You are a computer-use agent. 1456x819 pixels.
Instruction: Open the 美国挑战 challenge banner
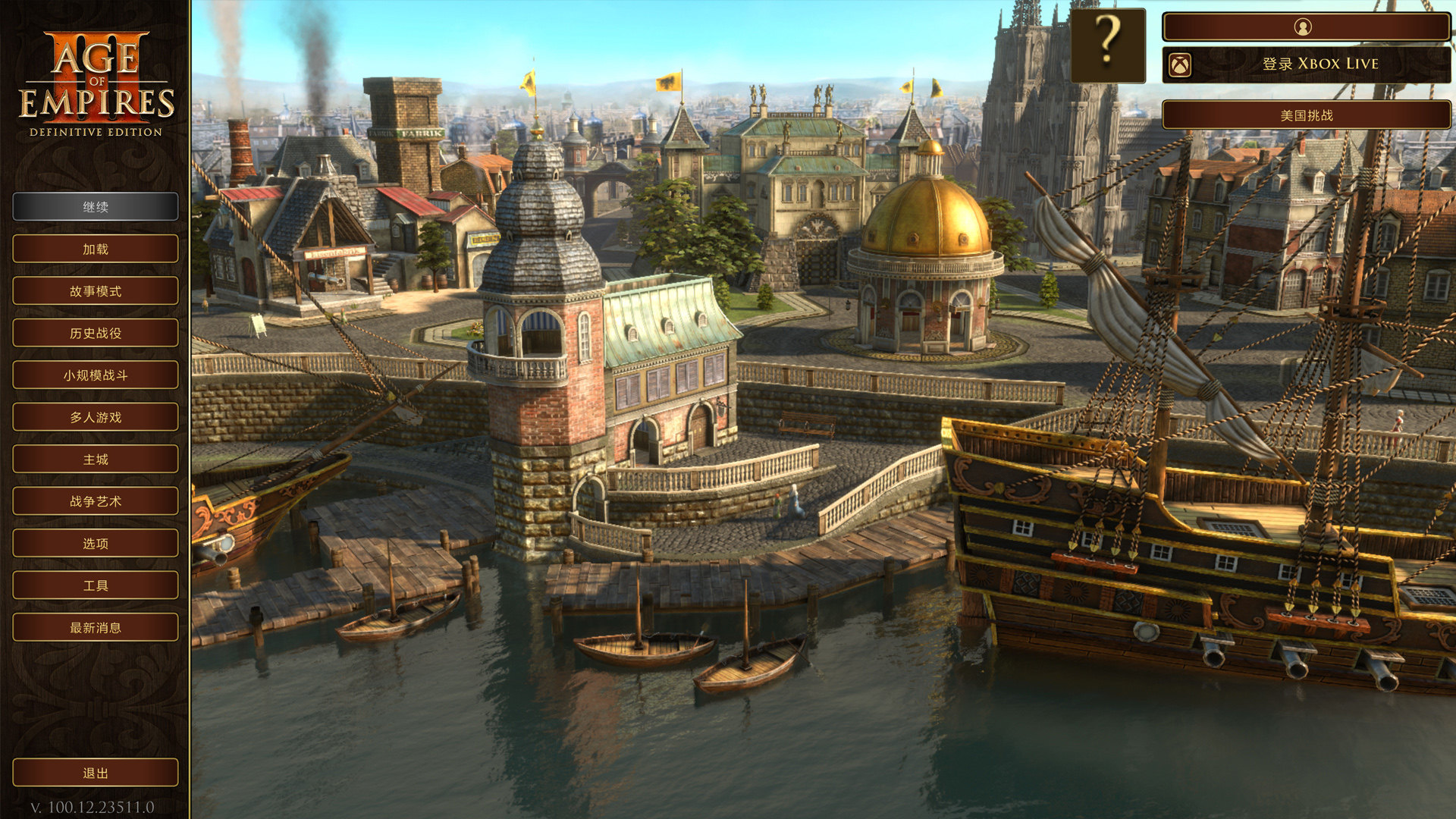click(x=1306, y=115)
